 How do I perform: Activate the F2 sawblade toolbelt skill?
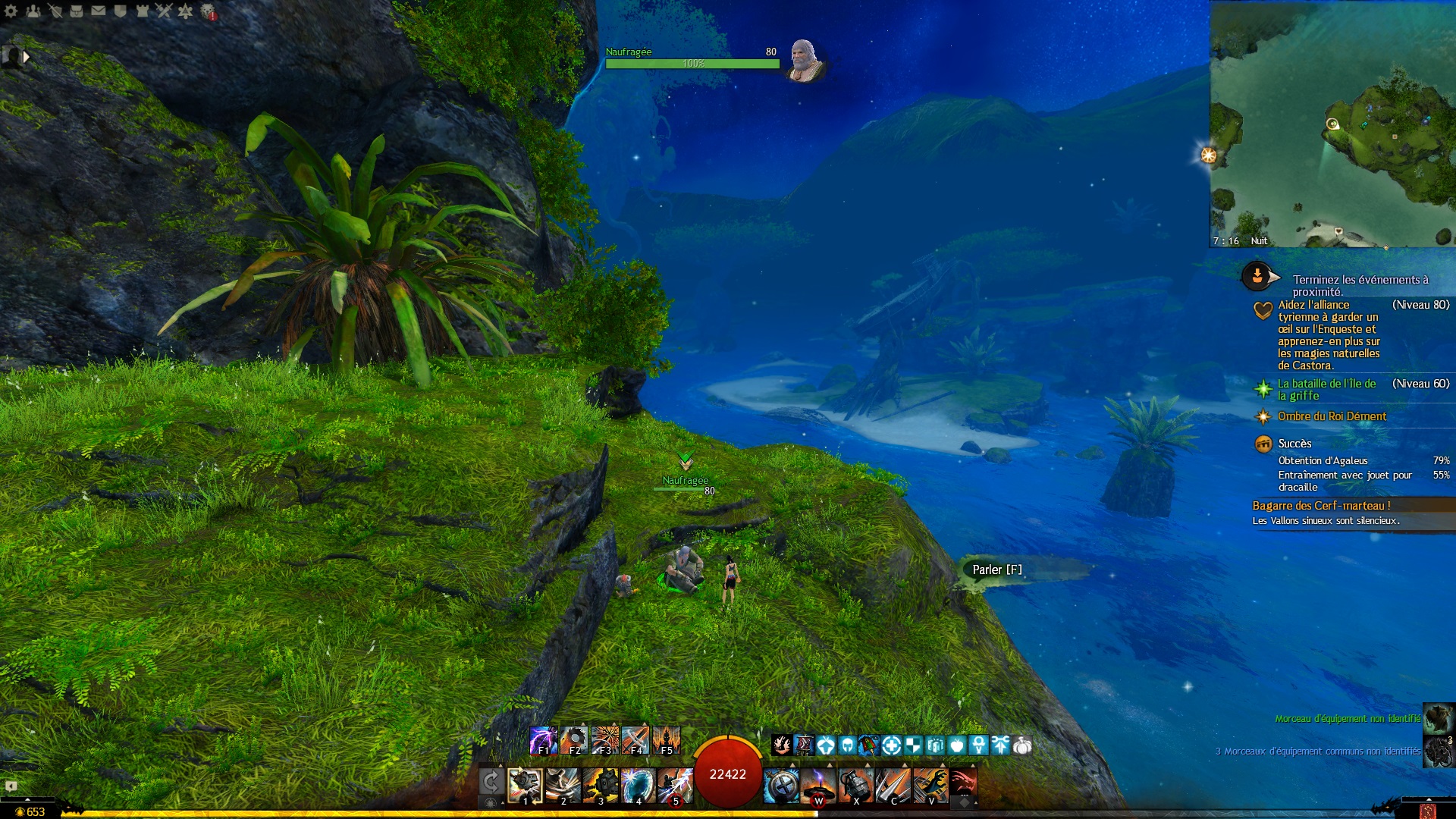[x=574, y=740]
